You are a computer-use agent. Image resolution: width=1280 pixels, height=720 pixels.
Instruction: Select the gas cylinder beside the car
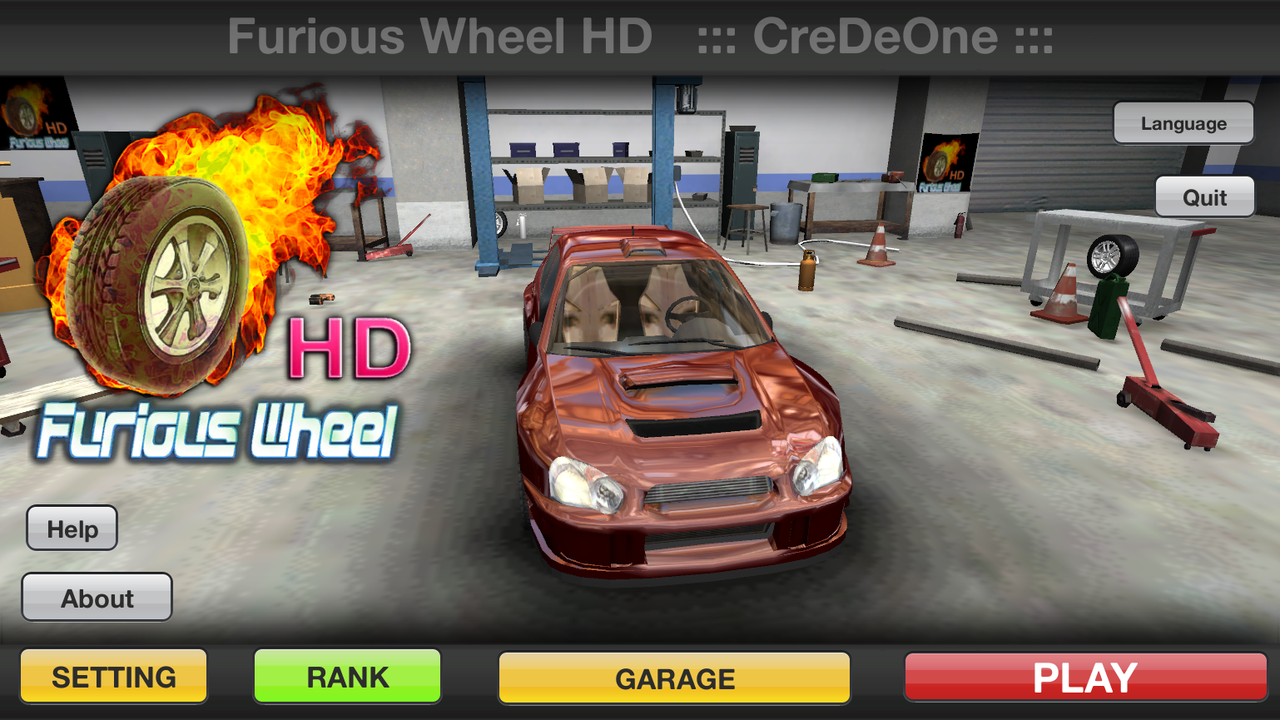point(805,270)
